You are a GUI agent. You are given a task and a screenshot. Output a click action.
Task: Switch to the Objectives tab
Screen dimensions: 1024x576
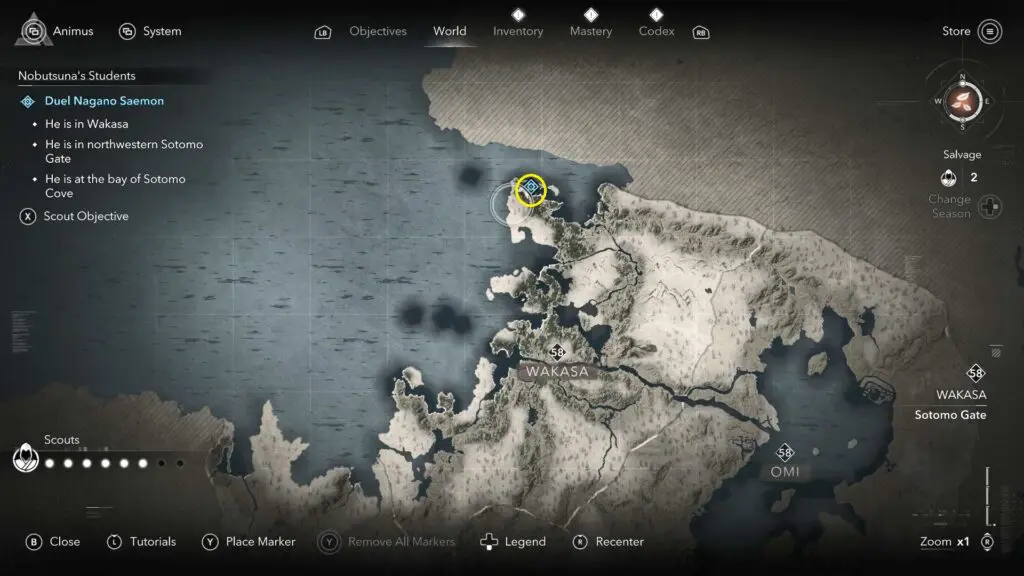click(377, 31)
